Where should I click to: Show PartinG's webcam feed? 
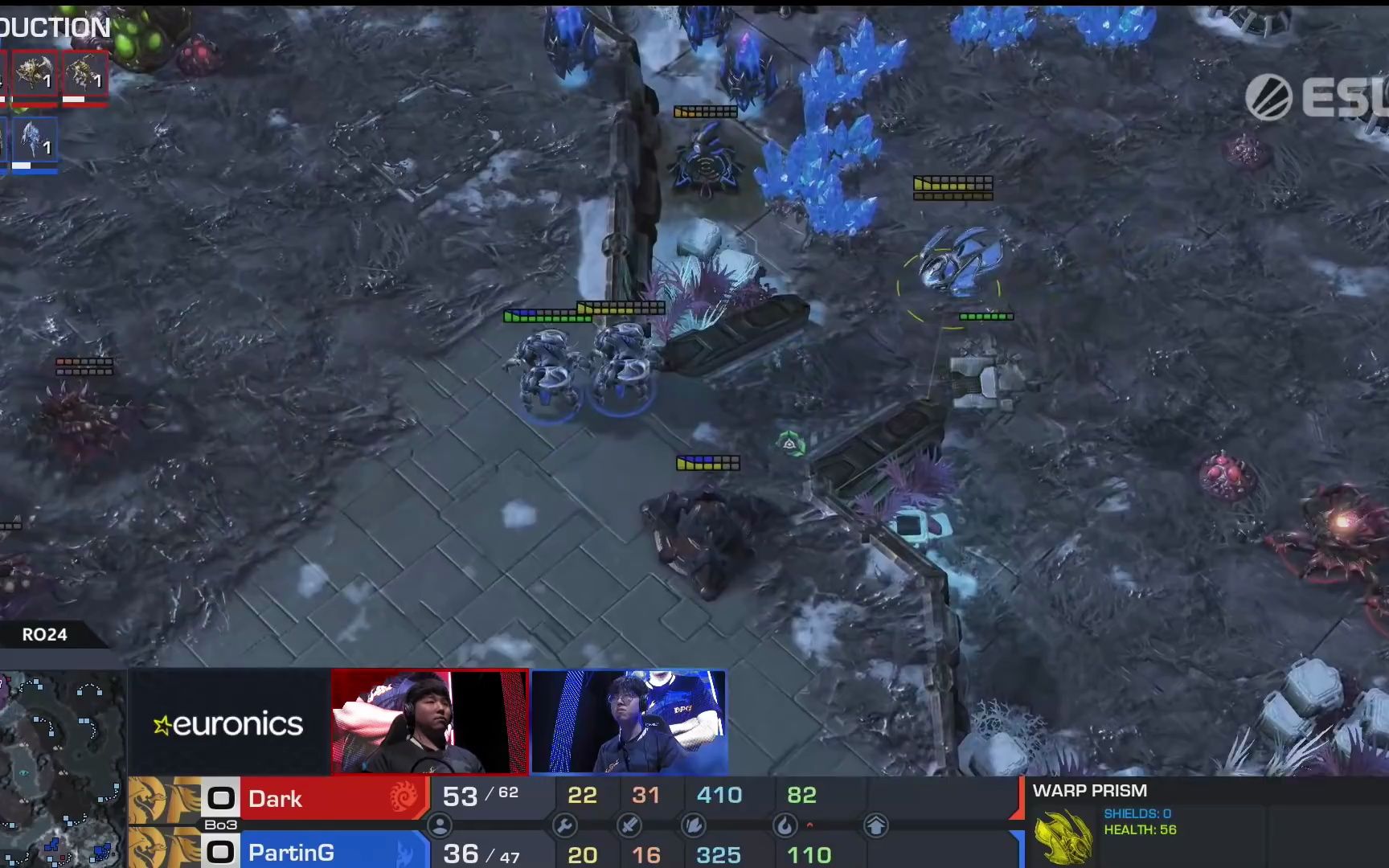[x=629, y=722]
